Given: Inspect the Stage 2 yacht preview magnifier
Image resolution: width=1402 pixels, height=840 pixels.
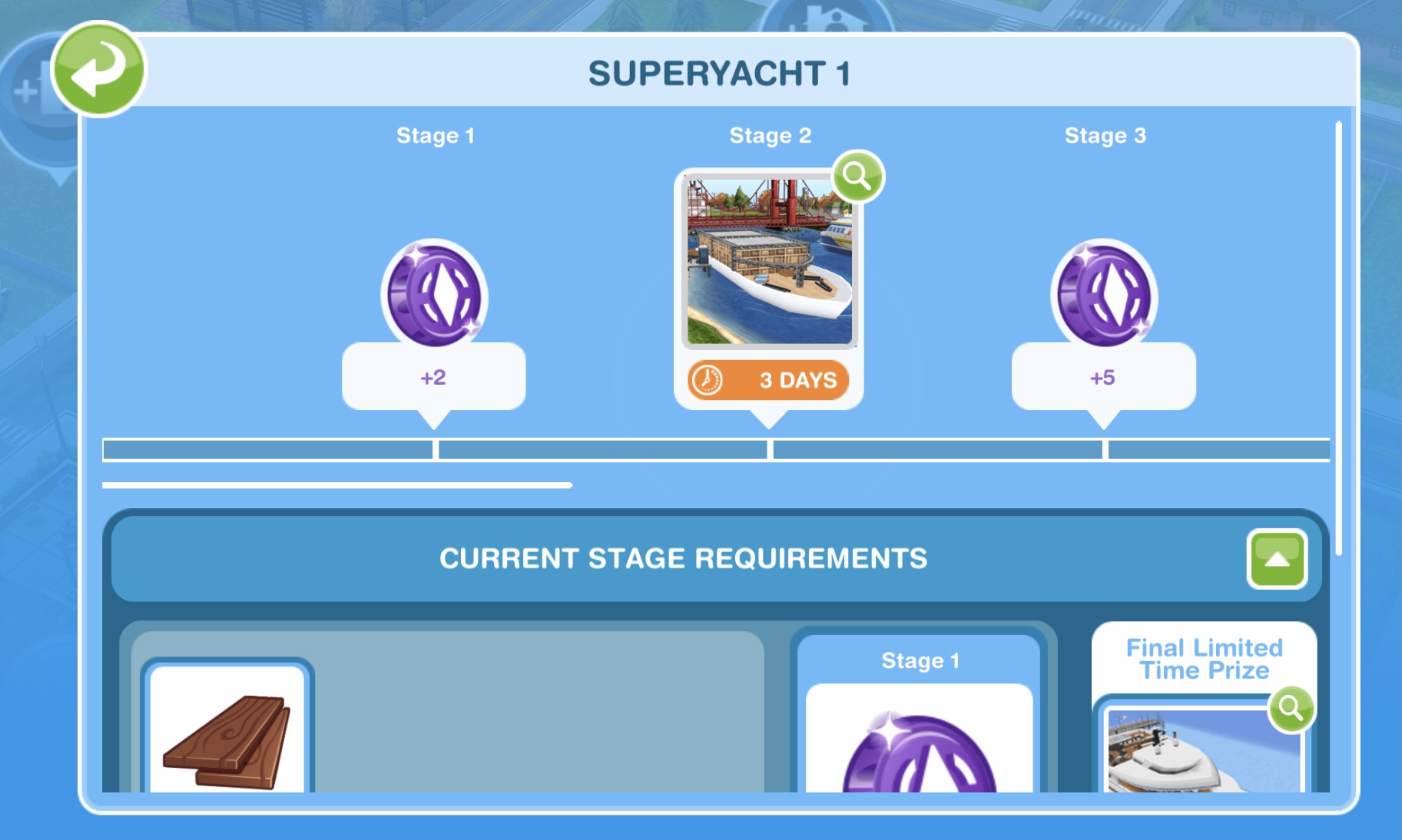Looking at the screenshot, I should [857, 177].
